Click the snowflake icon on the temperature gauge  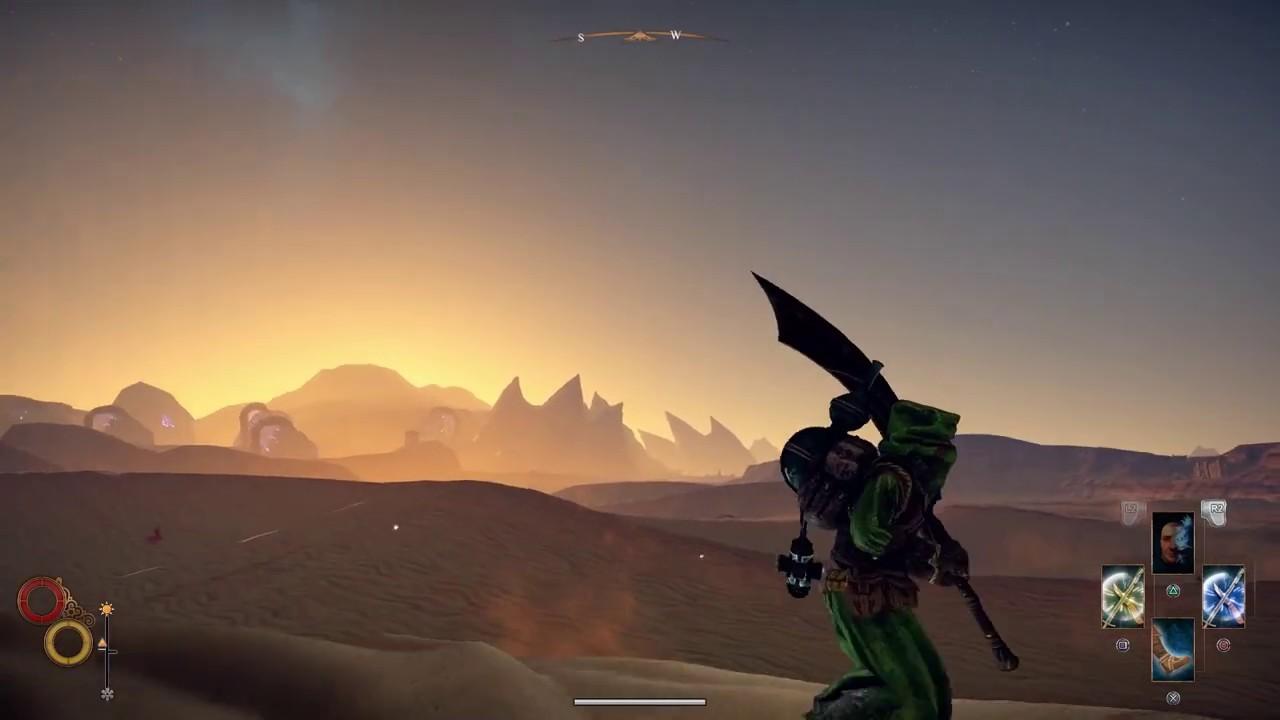[107, 693]
